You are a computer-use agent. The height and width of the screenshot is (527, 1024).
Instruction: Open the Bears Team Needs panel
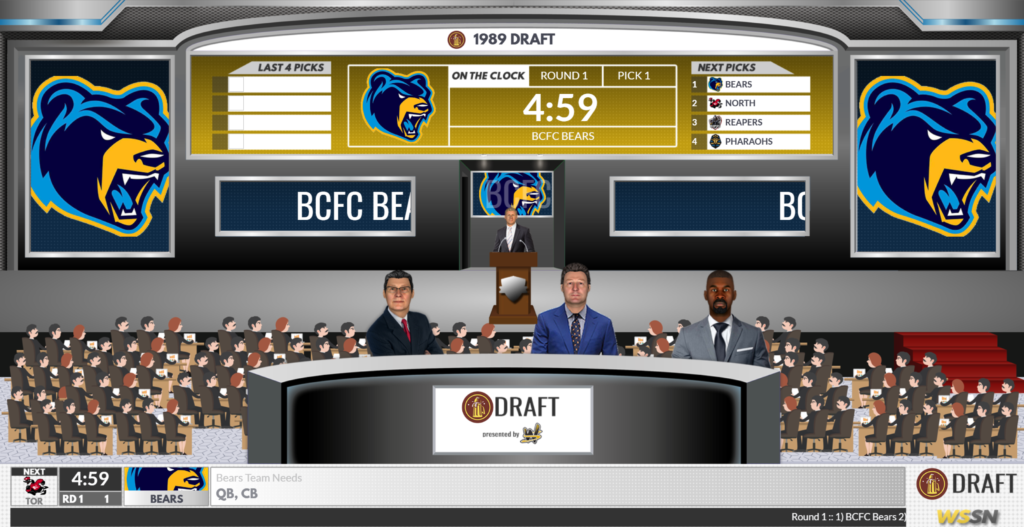pyautogui.click(x=556, y=485)
